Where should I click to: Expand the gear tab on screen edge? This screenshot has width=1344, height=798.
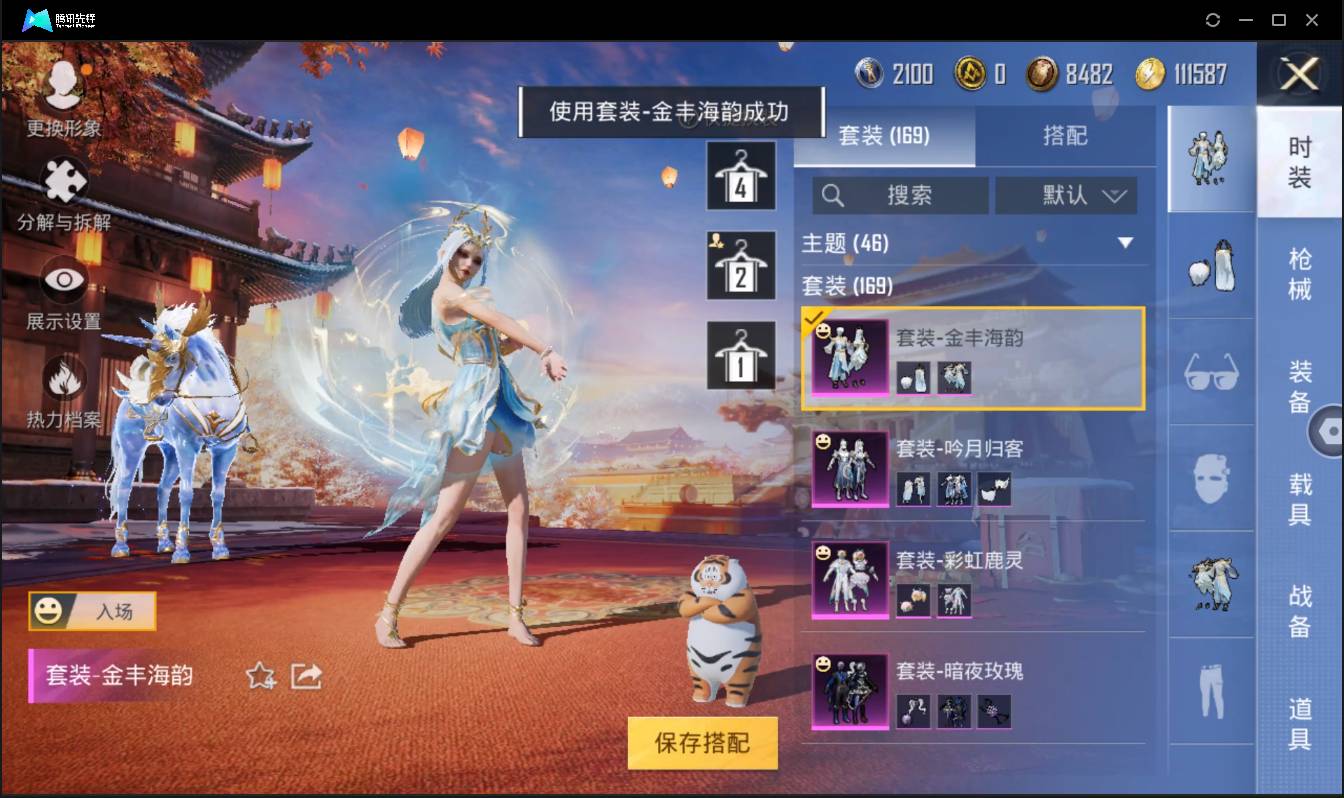coord(1330,430)
